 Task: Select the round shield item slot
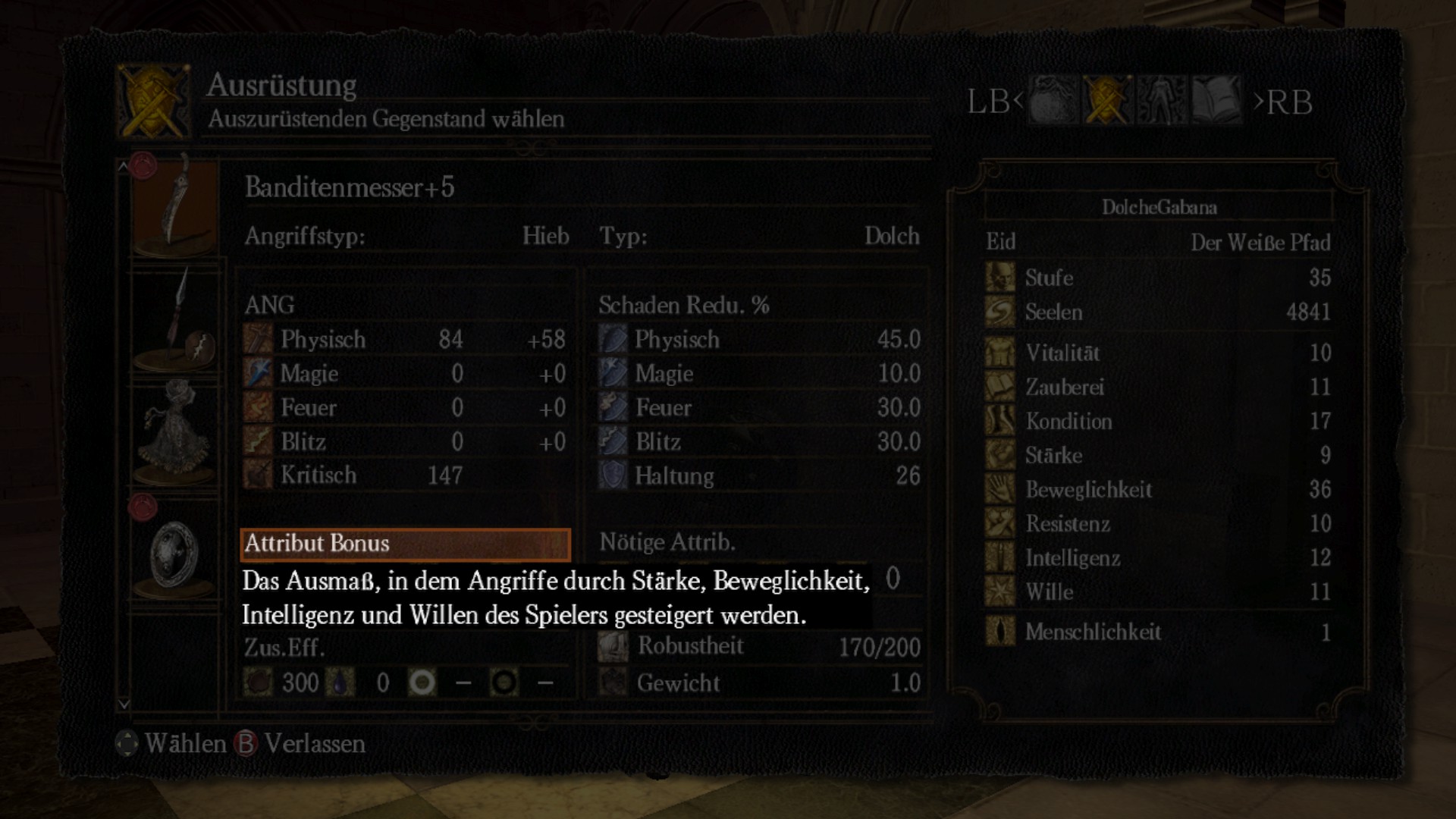(176, 551)
